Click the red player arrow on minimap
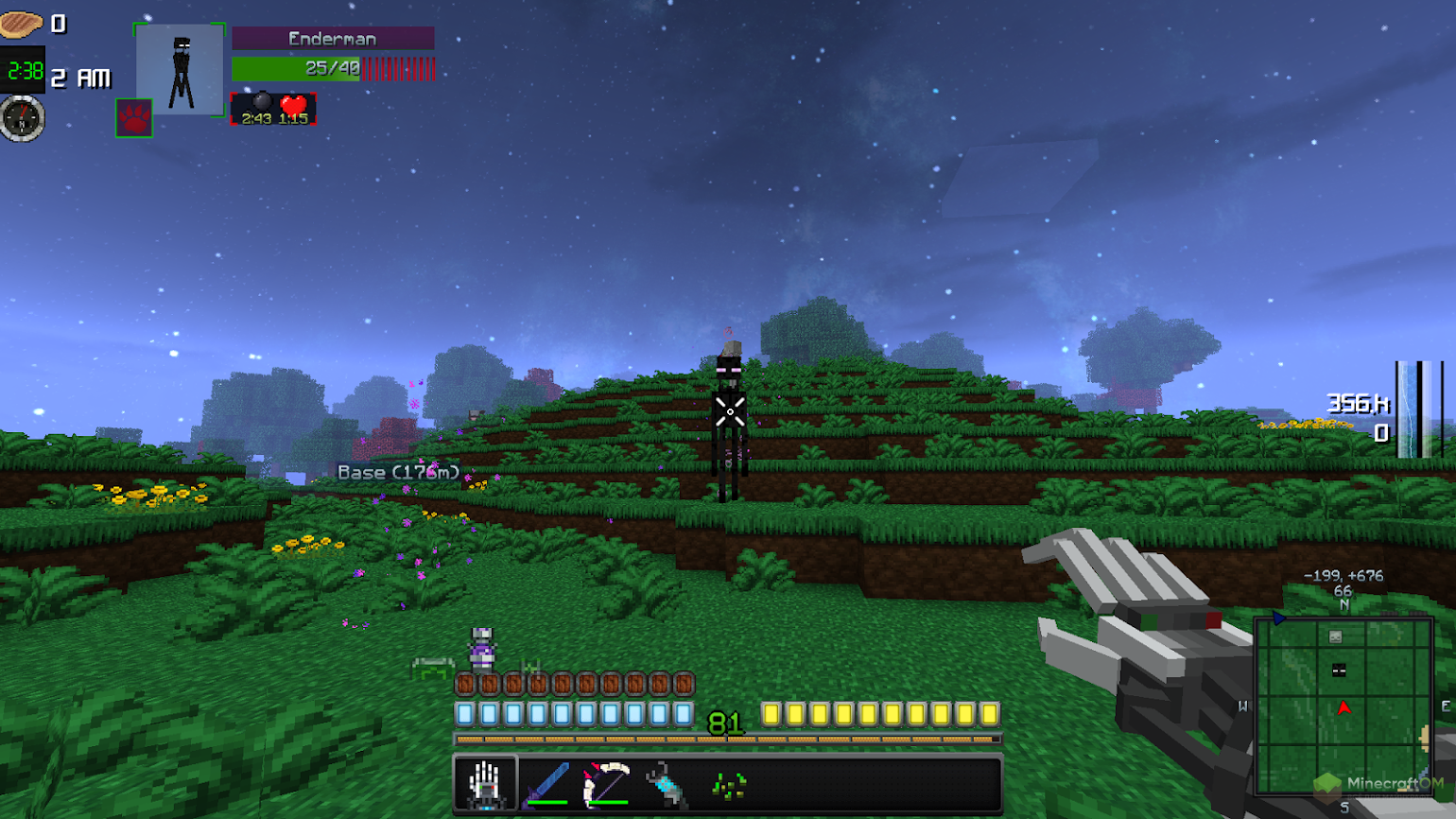The image size is (1456, 819). point(1343,707)
